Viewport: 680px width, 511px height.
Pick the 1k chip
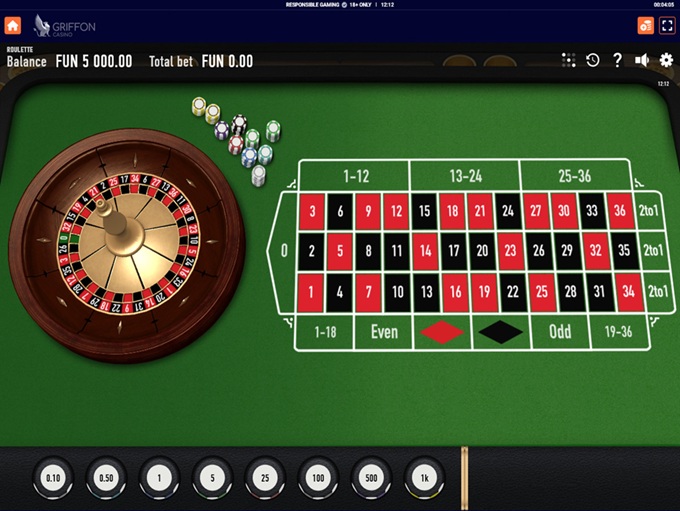click(424, 478)
